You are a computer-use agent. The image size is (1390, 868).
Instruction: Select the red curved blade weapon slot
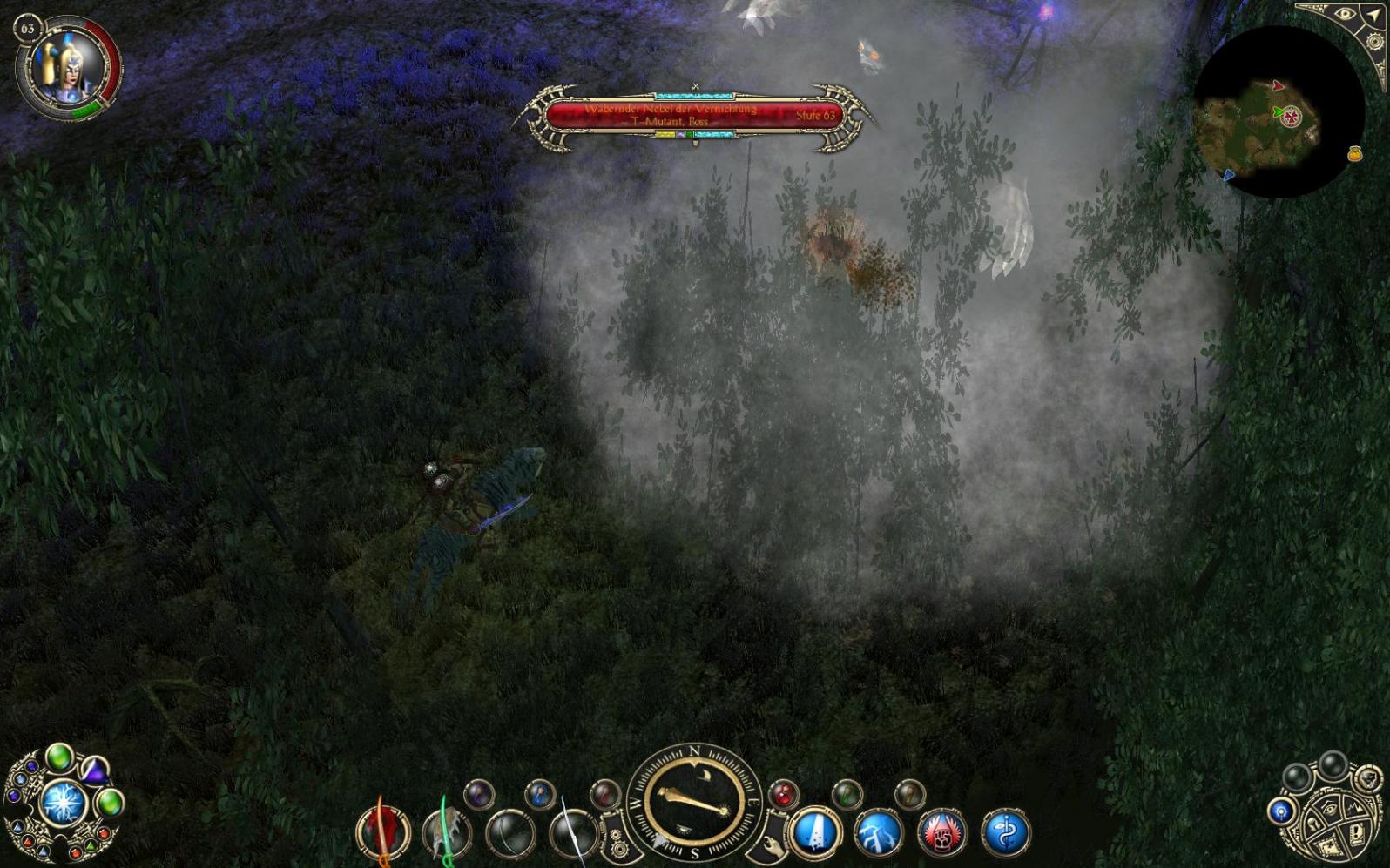coord(383,831)
